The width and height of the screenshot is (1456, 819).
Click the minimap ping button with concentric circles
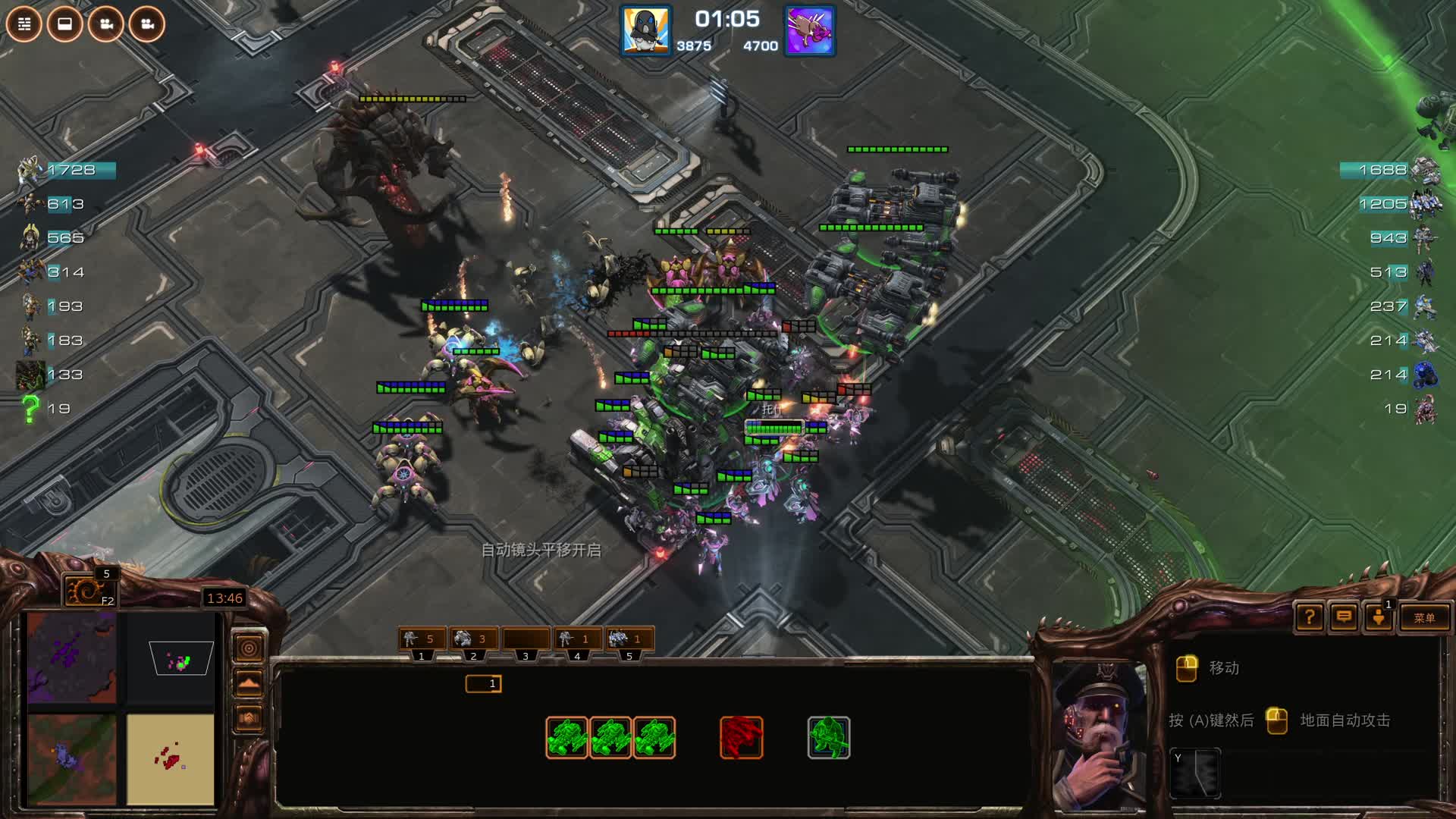(x=249, y=648)
